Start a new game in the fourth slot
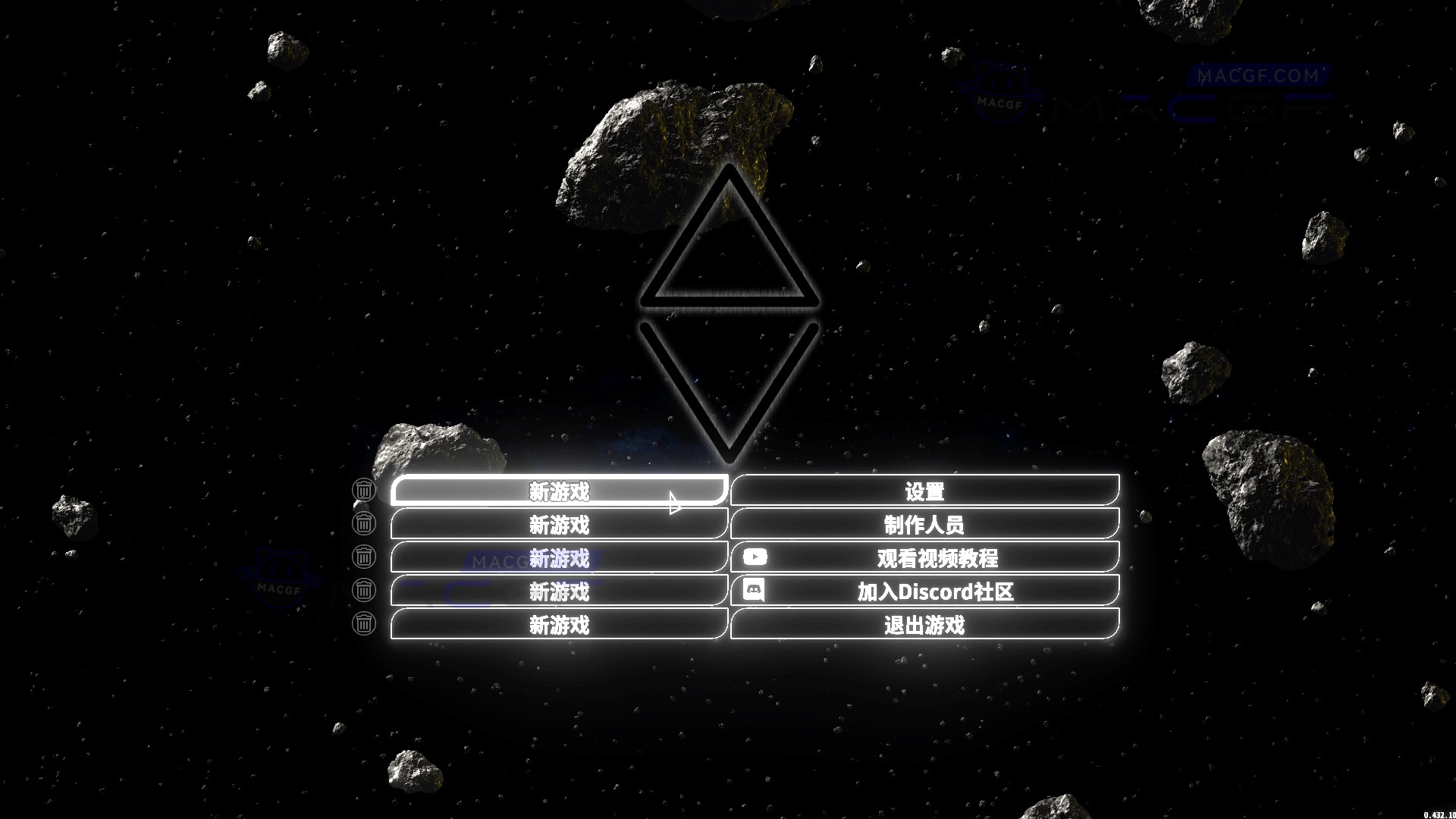 tap(559, 592)
